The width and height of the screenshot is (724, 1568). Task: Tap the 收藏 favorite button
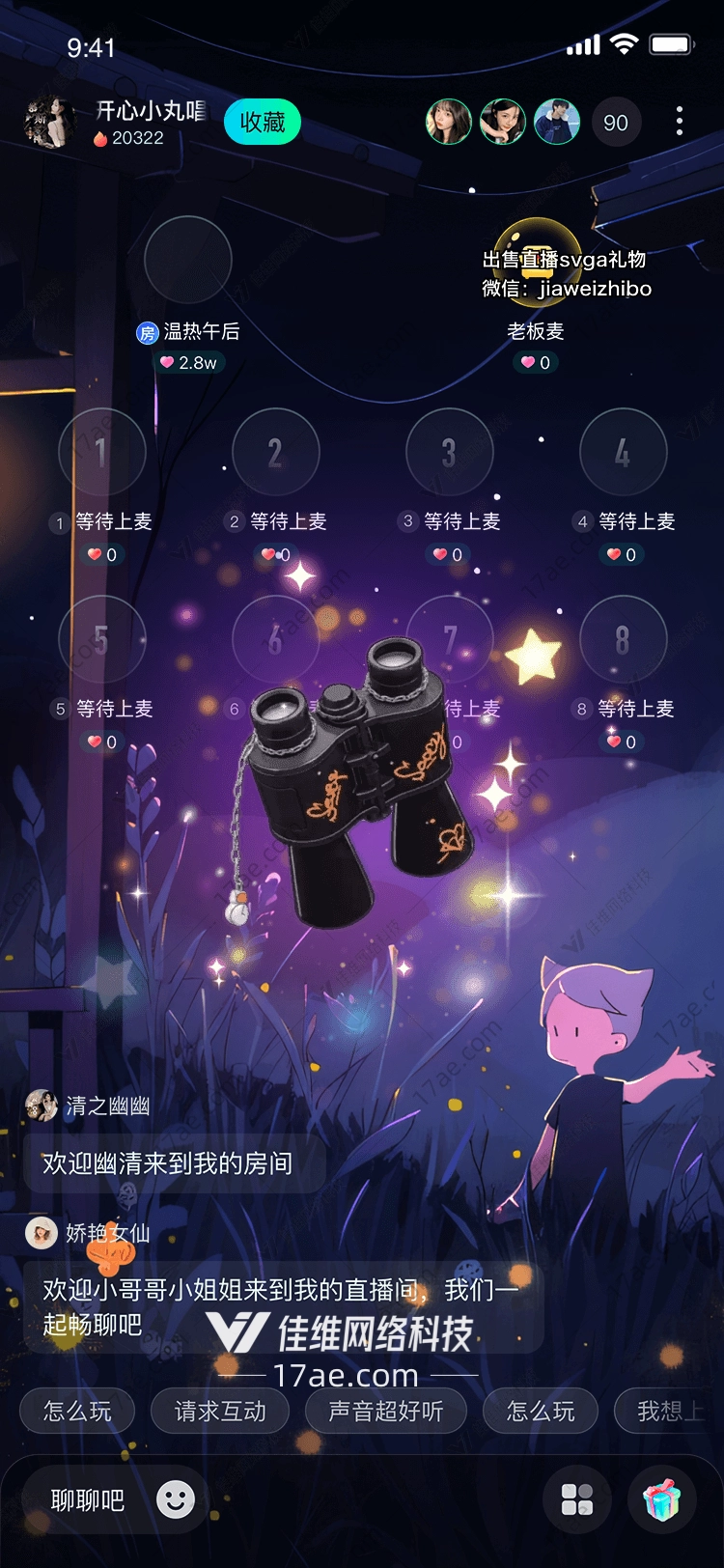(262, 123)
